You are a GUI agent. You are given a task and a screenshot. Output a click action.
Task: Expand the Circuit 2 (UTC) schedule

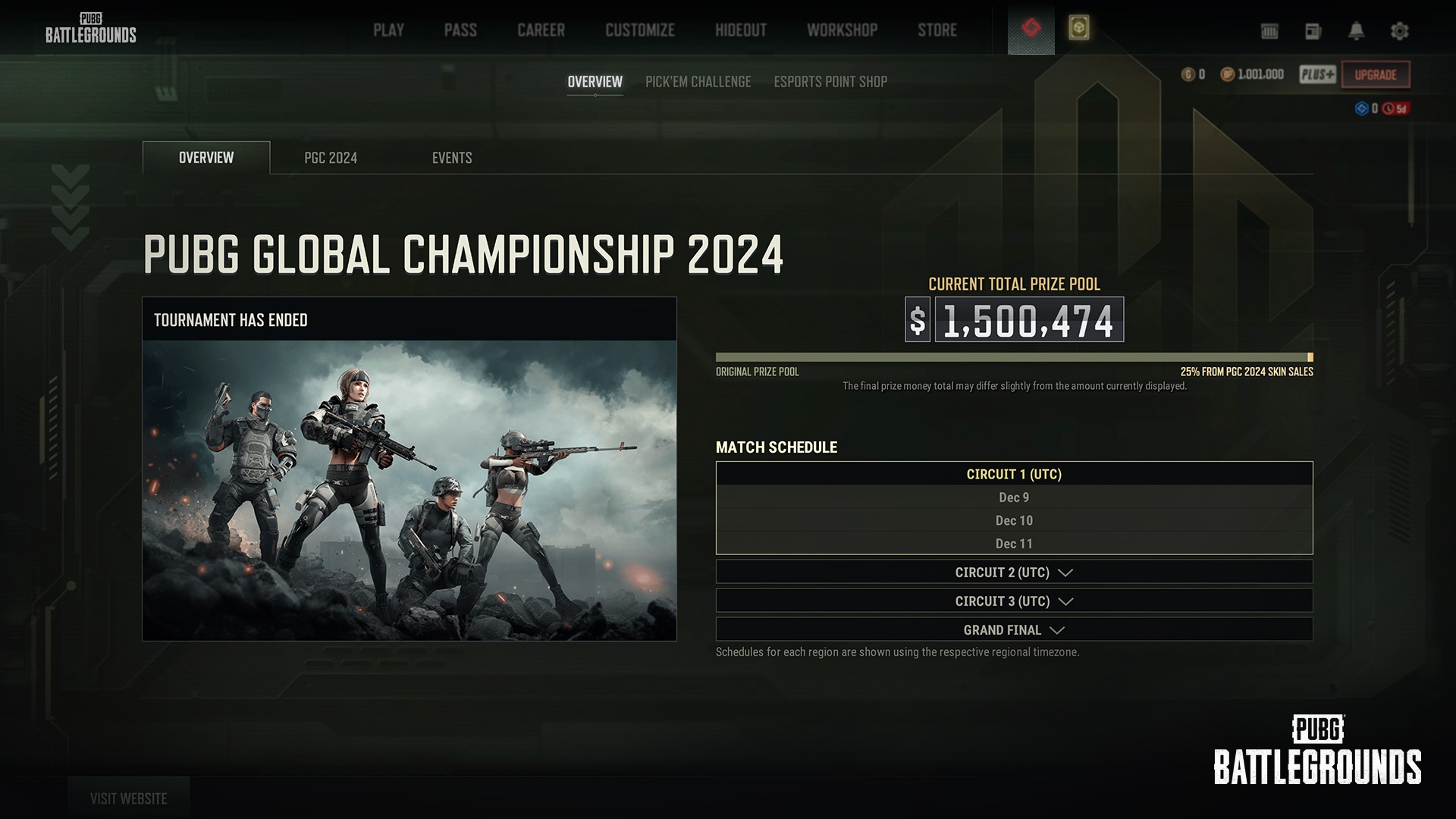[1014, 573]
